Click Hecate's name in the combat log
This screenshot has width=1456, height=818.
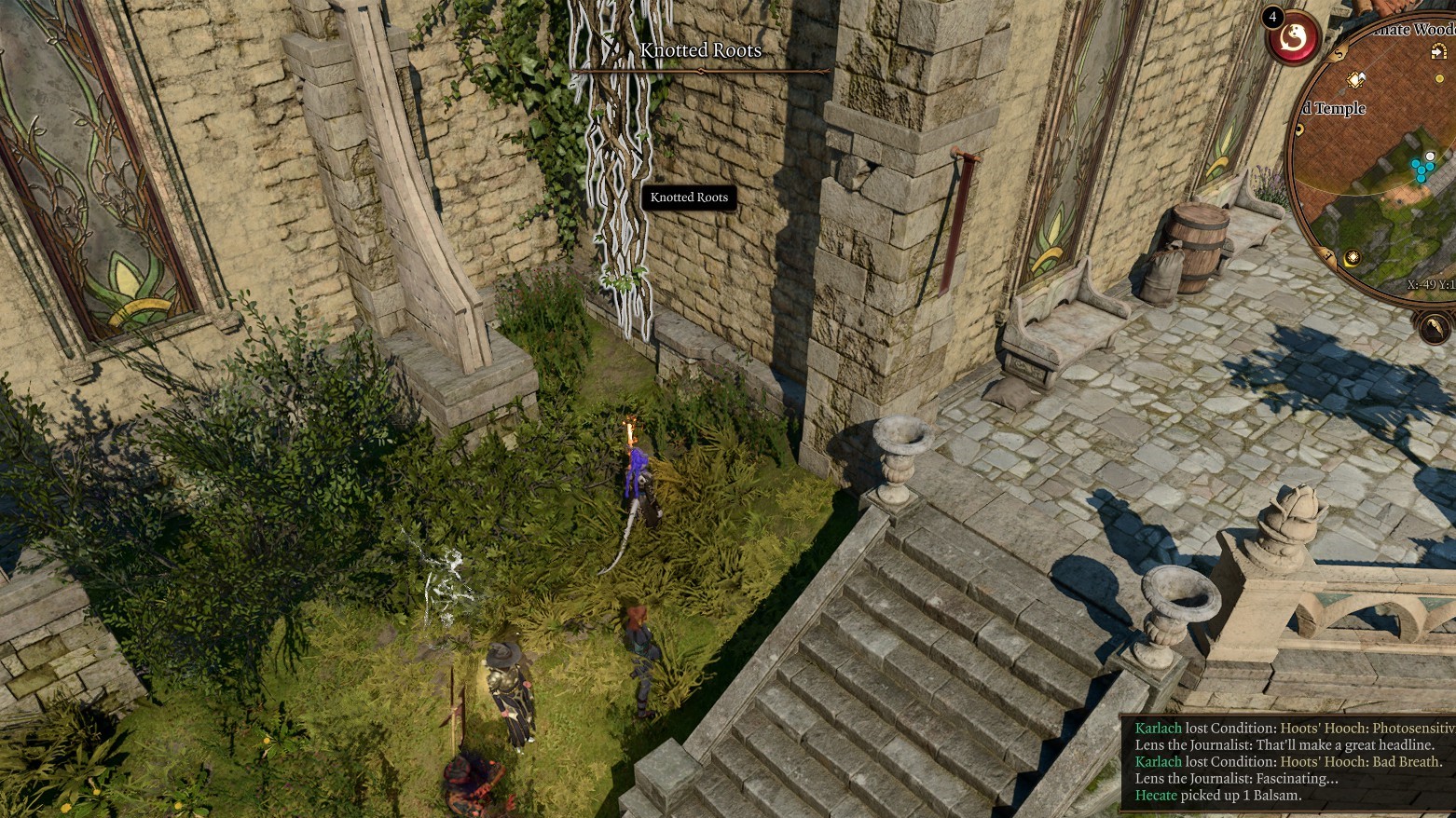coord(1159,795)
